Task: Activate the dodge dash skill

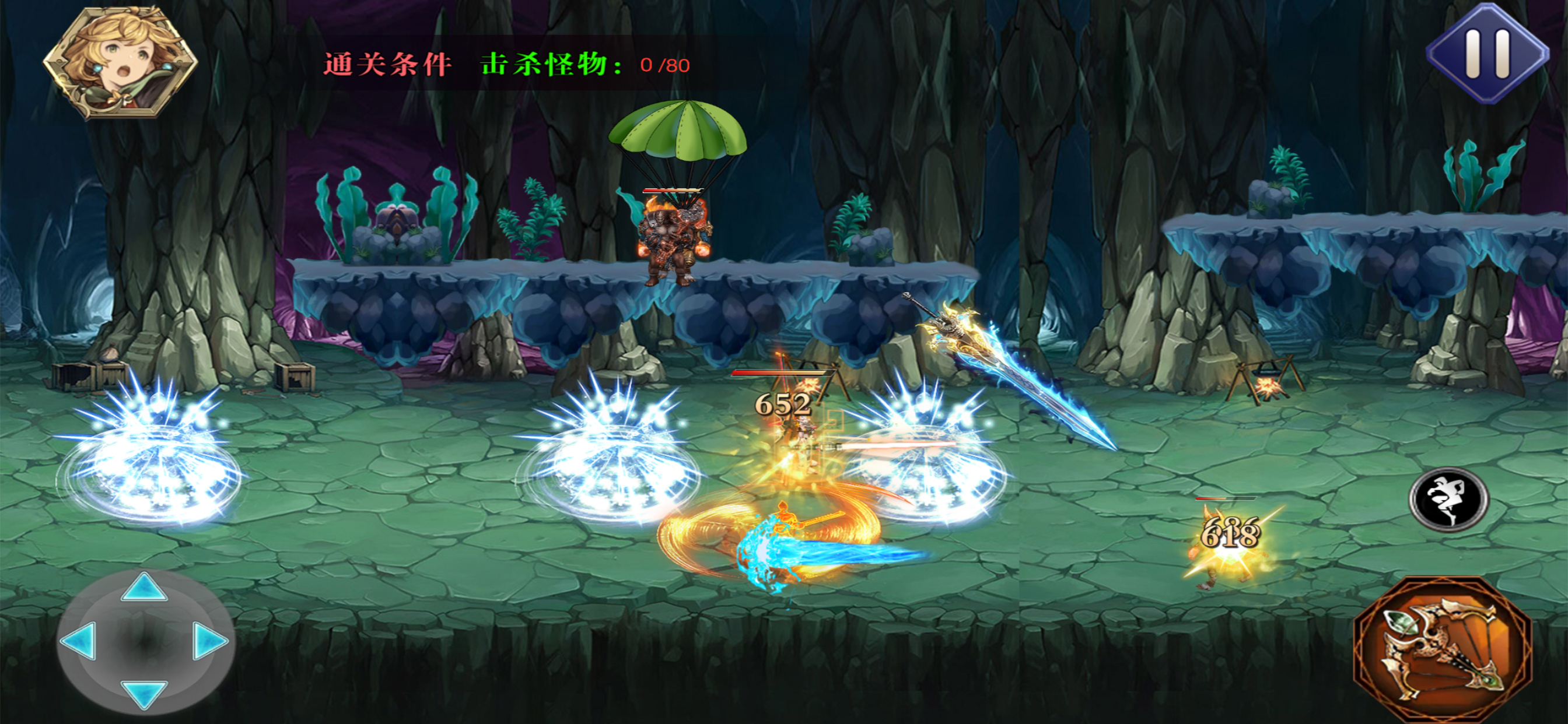Action: tap(1448, 499)
